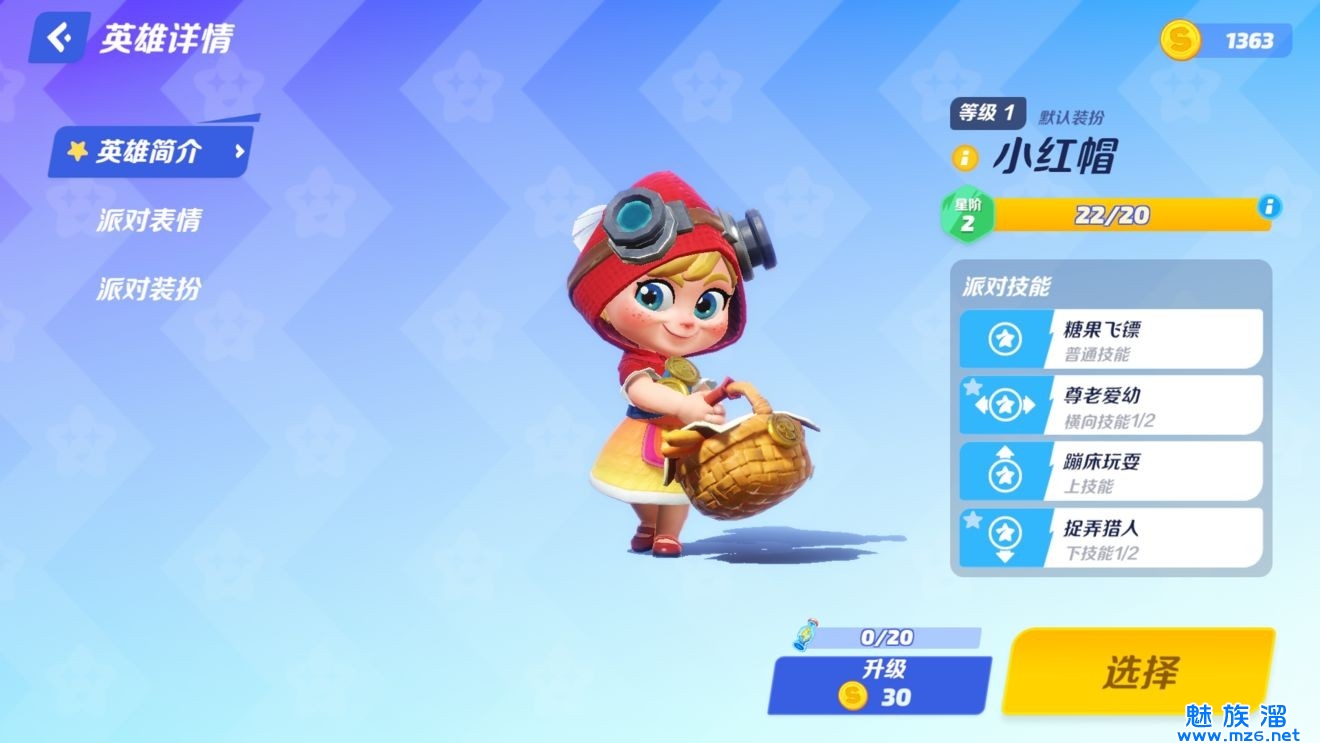Open the 蹦床玩耍 skill entry
Screen dimensions: 1320x743
(x=1110, y=471)
